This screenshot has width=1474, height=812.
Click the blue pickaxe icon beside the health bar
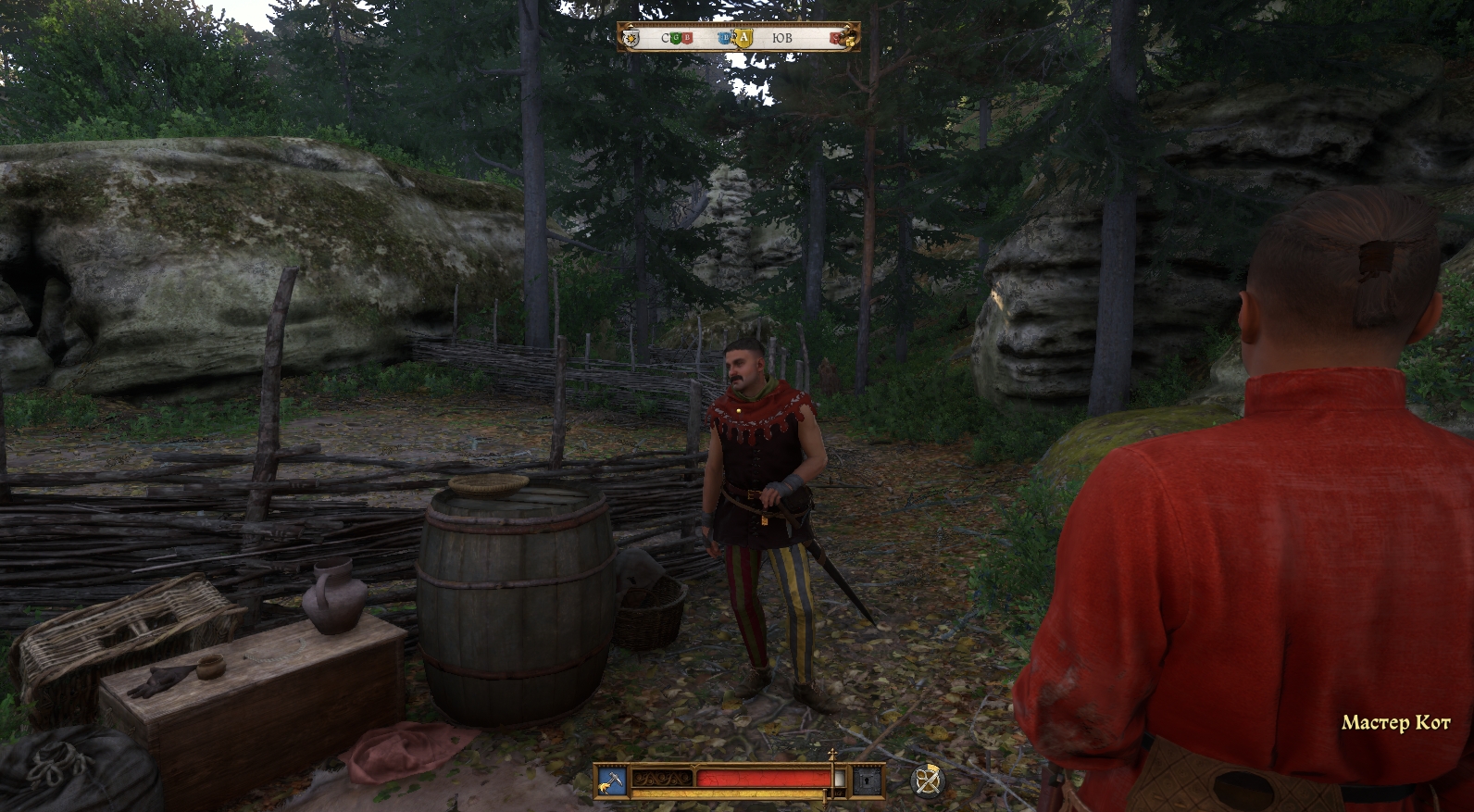(x=611, y=780)
